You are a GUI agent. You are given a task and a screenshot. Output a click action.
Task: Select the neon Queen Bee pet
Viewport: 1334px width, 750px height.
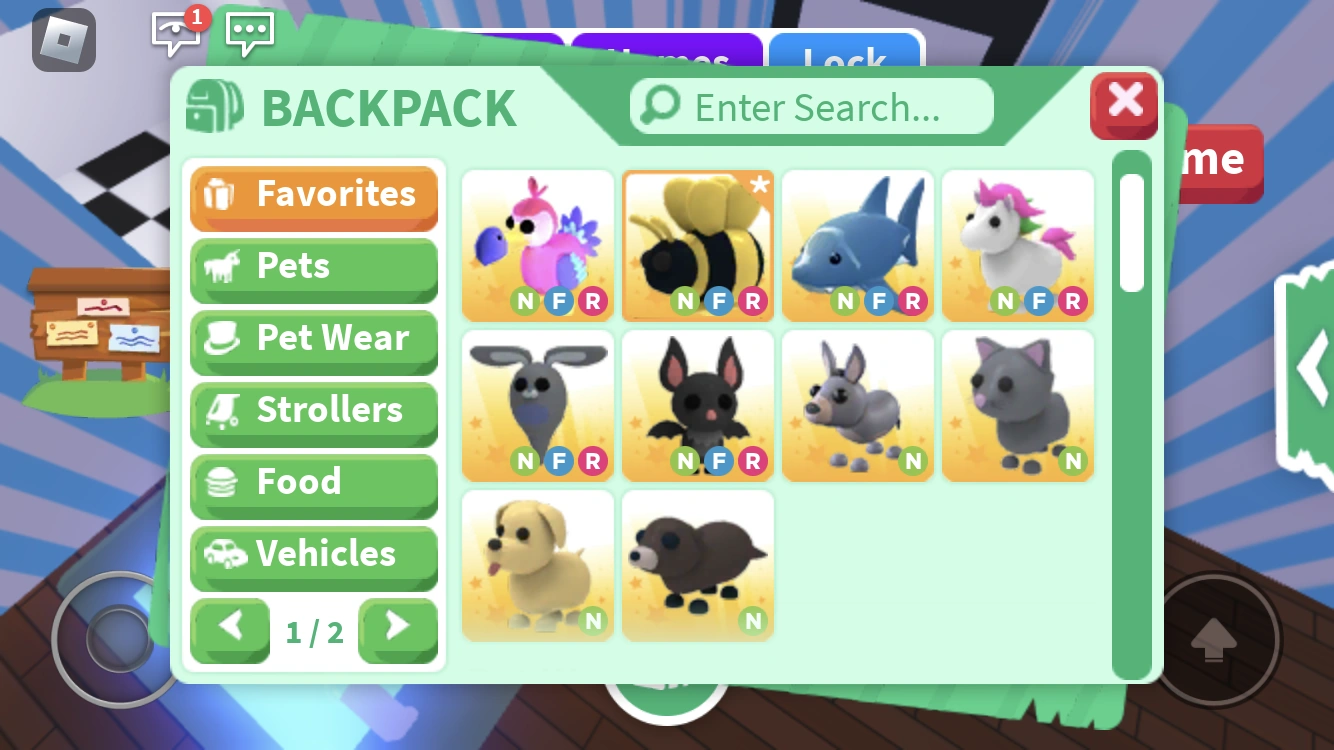pyautogui.click(x=697, y=243)
